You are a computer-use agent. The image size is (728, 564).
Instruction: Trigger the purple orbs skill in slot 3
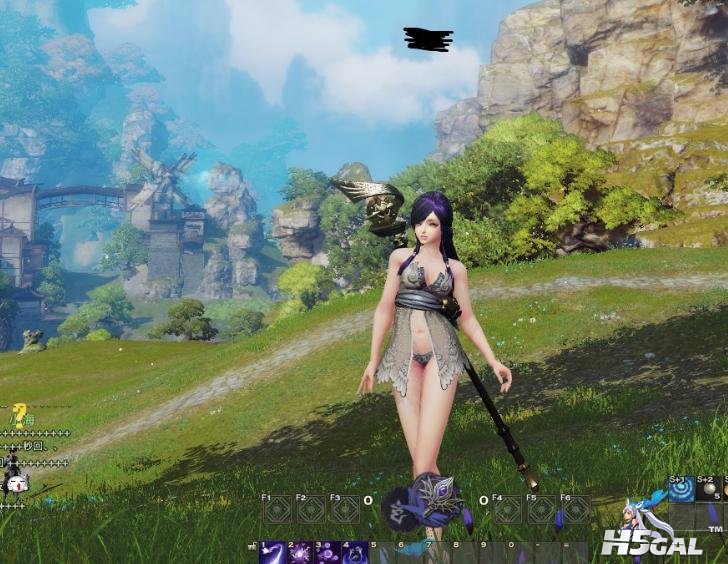click(328, 553)
